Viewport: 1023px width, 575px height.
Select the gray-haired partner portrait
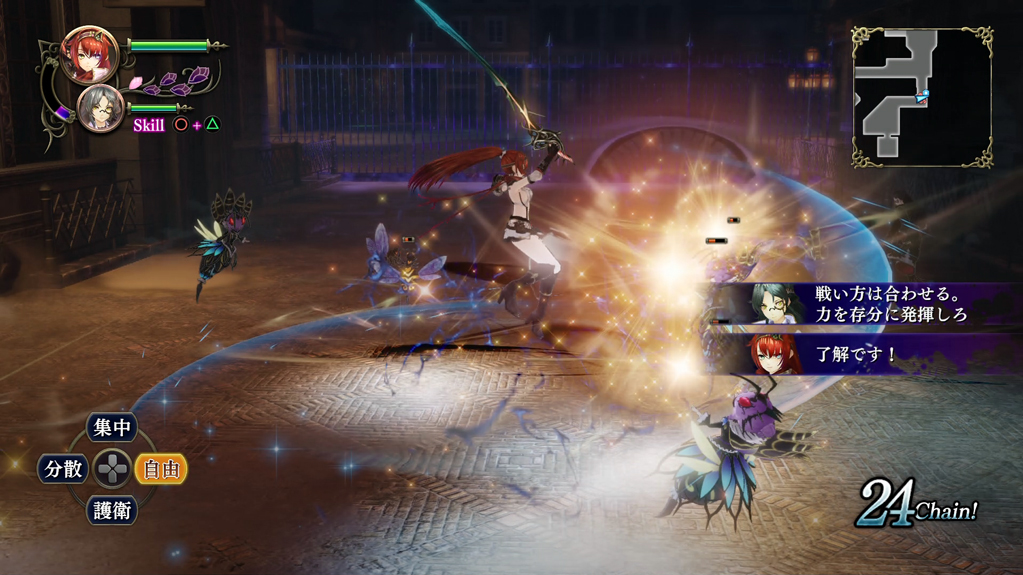point(101,109)
